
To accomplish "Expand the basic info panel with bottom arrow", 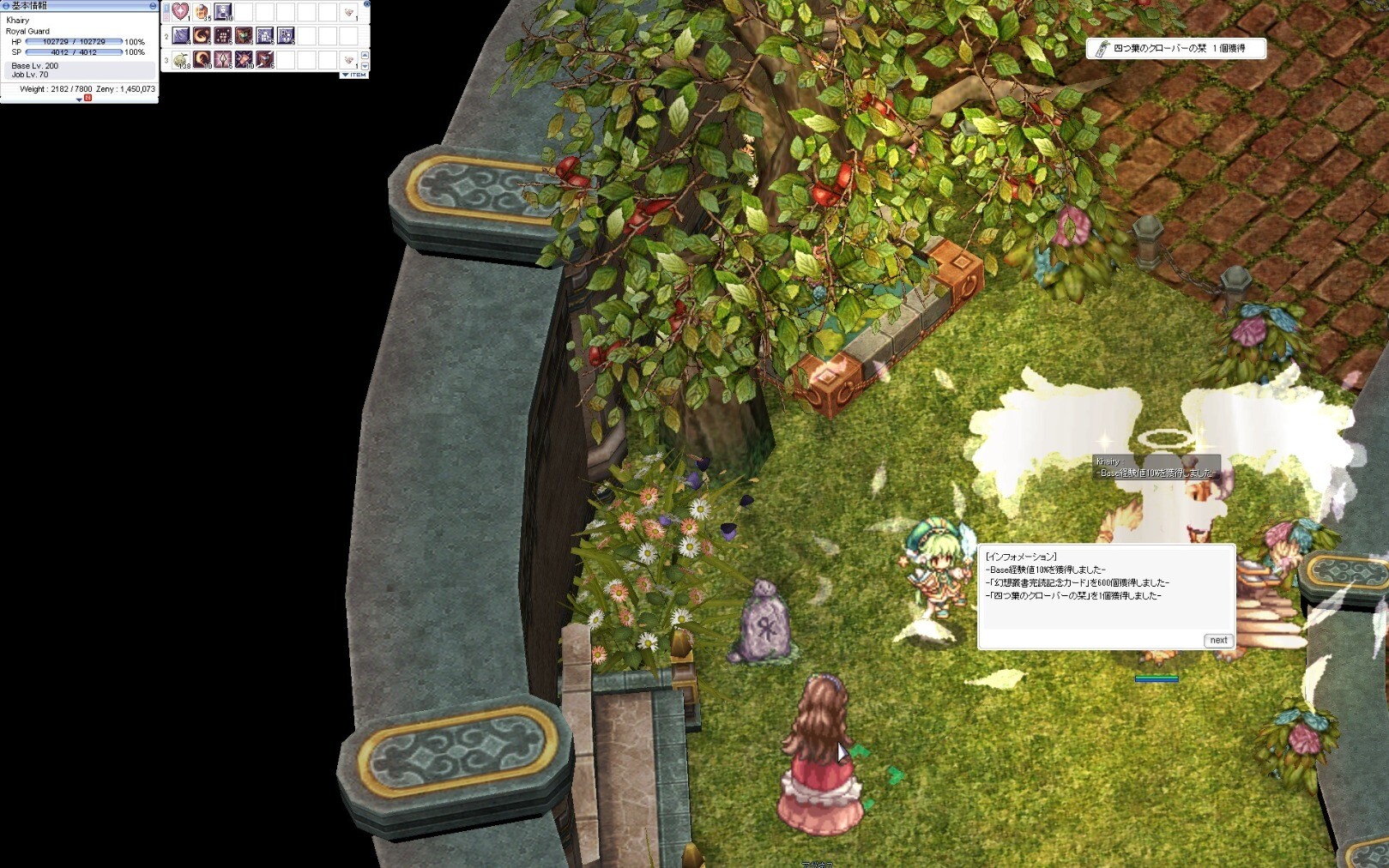I will point(79,99).
